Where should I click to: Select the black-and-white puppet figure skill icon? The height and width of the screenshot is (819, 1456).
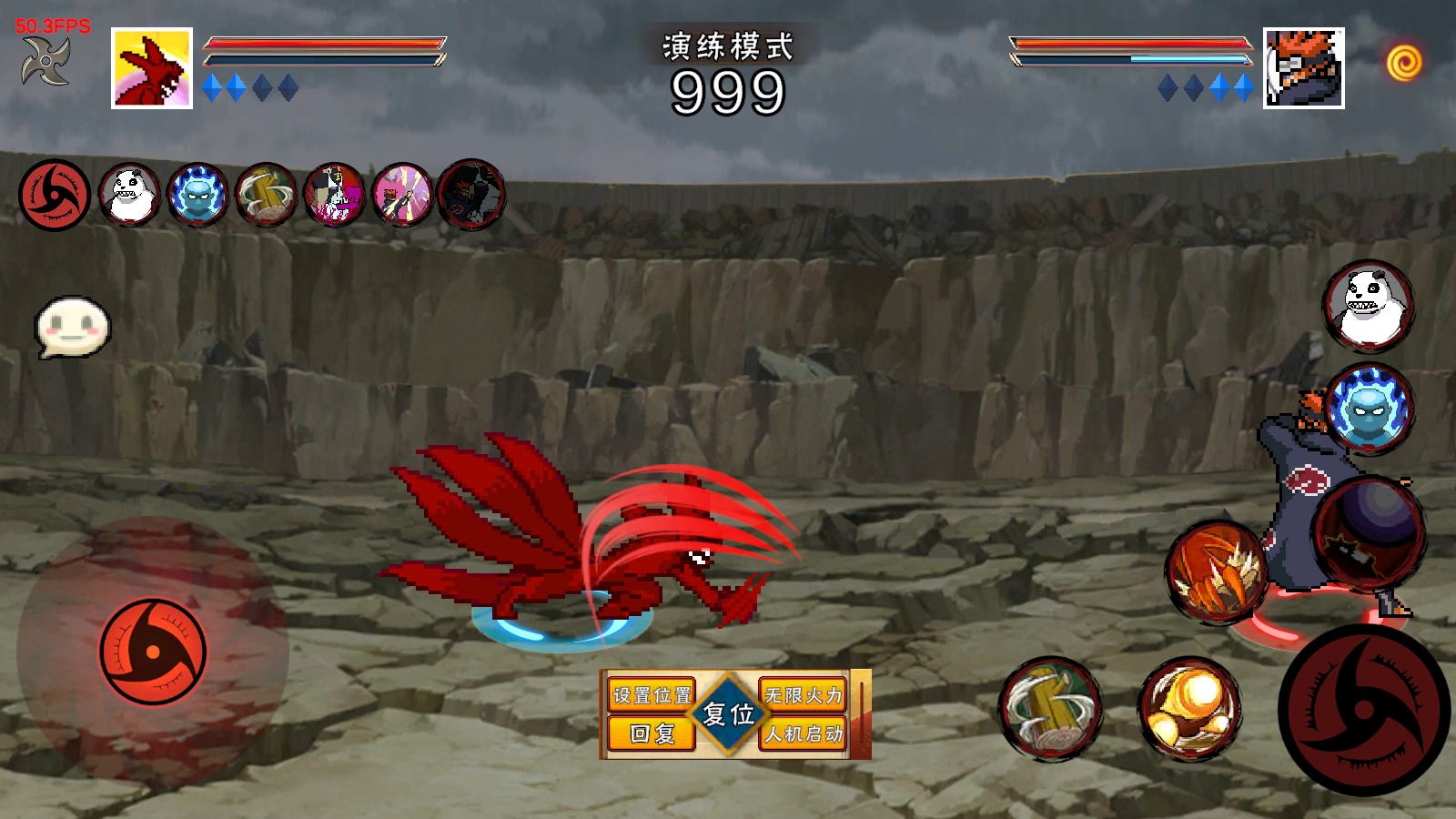334,195
